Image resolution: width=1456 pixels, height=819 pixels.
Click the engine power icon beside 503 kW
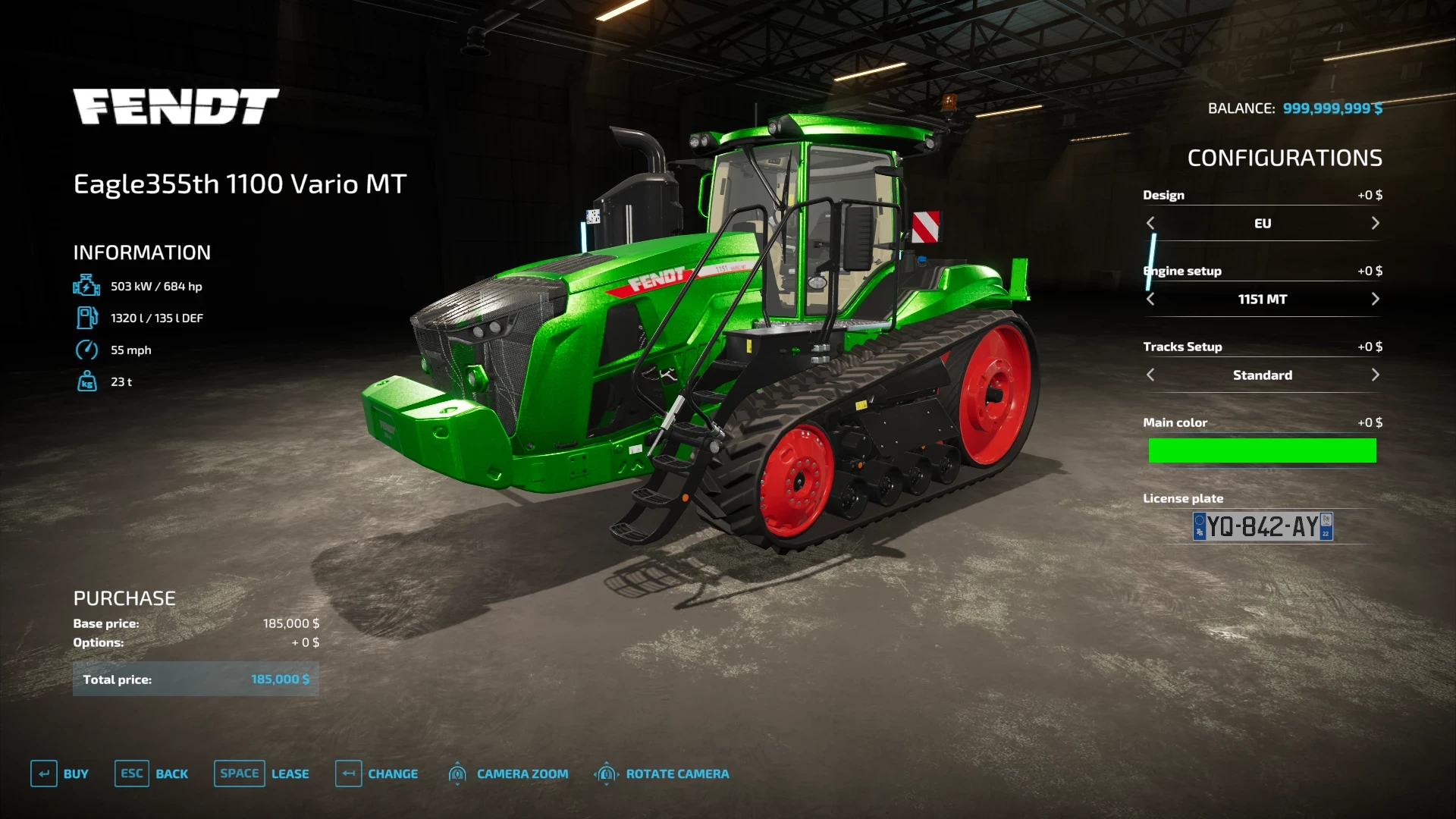(88, 286)
